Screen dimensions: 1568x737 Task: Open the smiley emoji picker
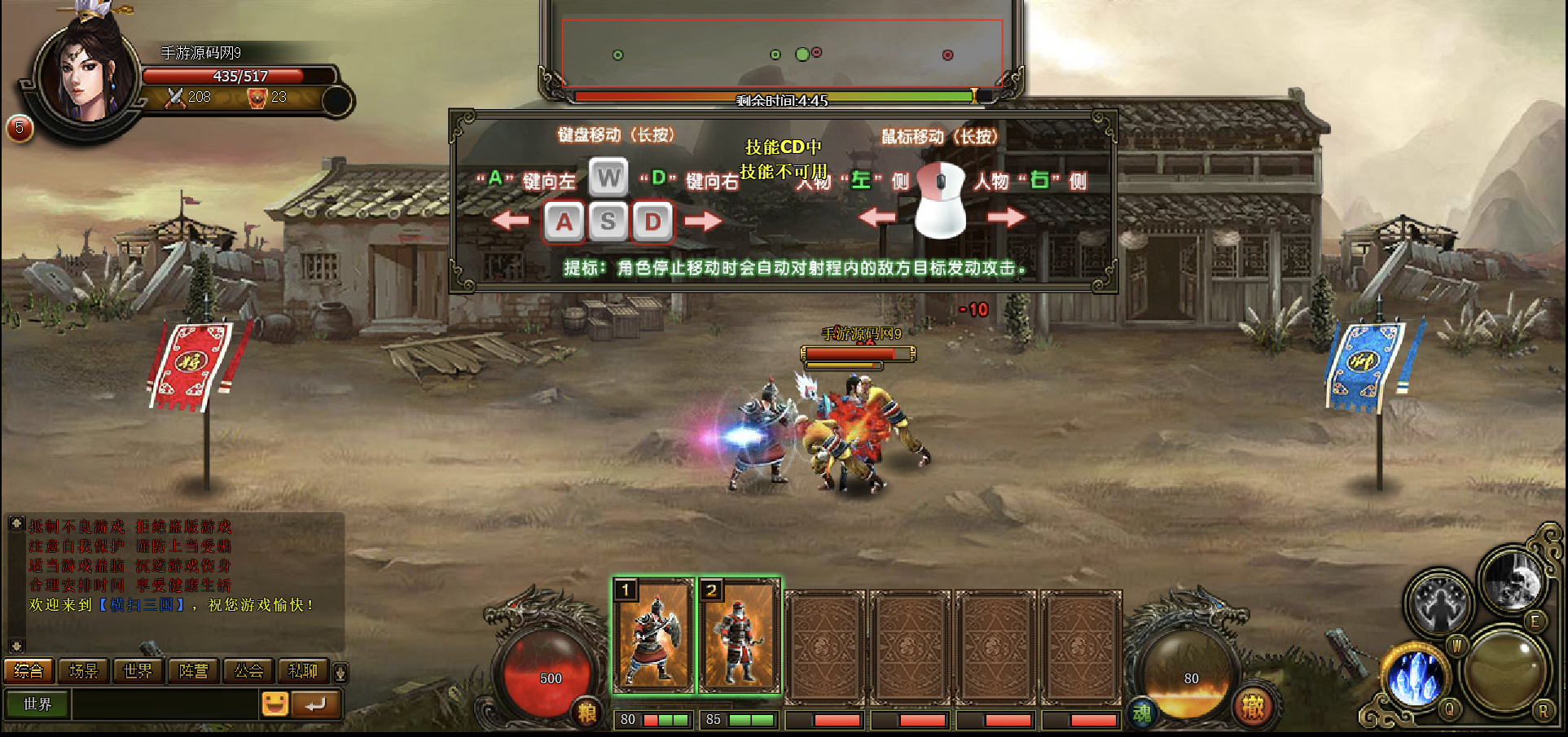(275, 704)
